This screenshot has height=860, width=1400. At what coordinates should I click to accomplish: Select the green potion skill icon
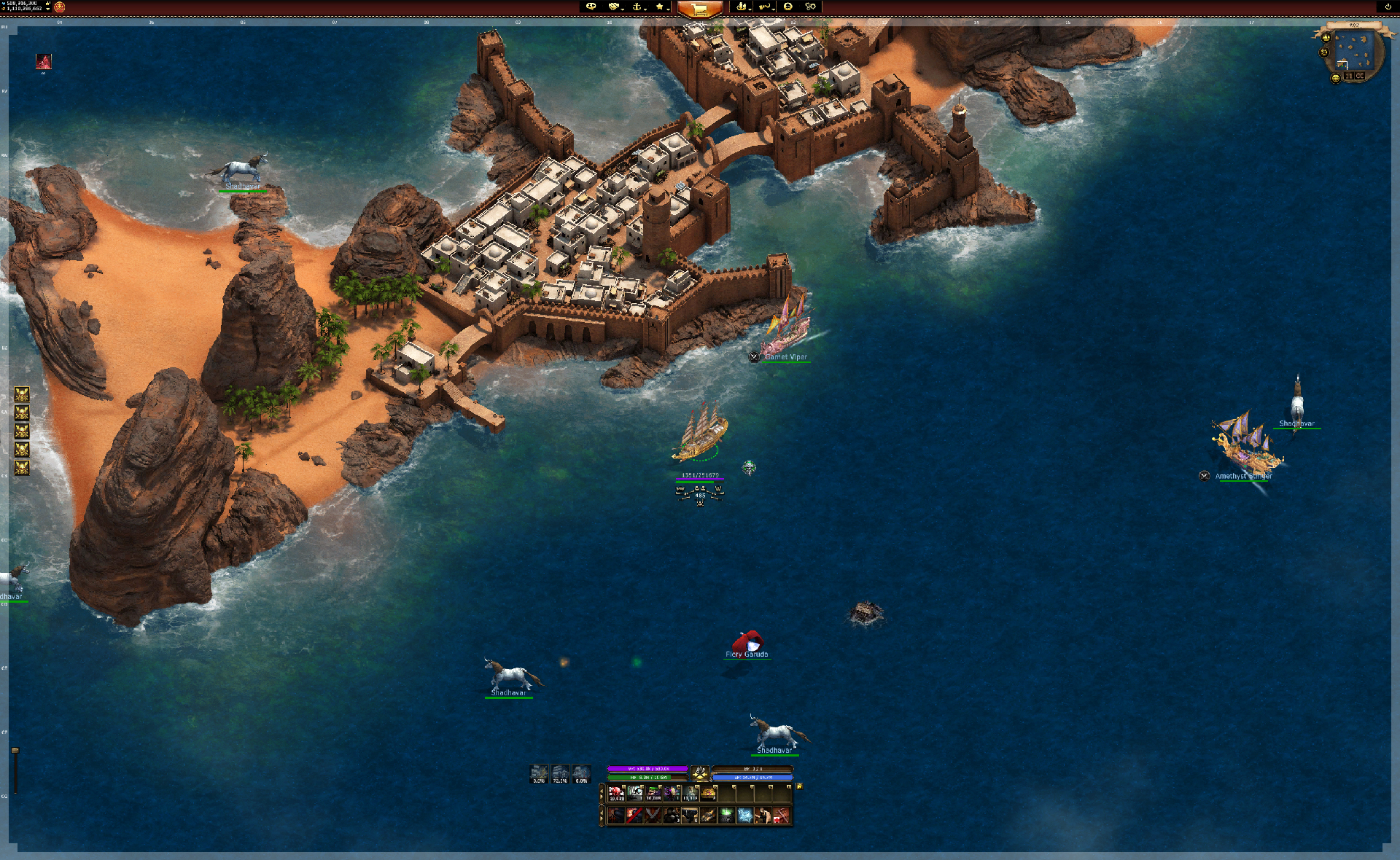coord(725,813)
